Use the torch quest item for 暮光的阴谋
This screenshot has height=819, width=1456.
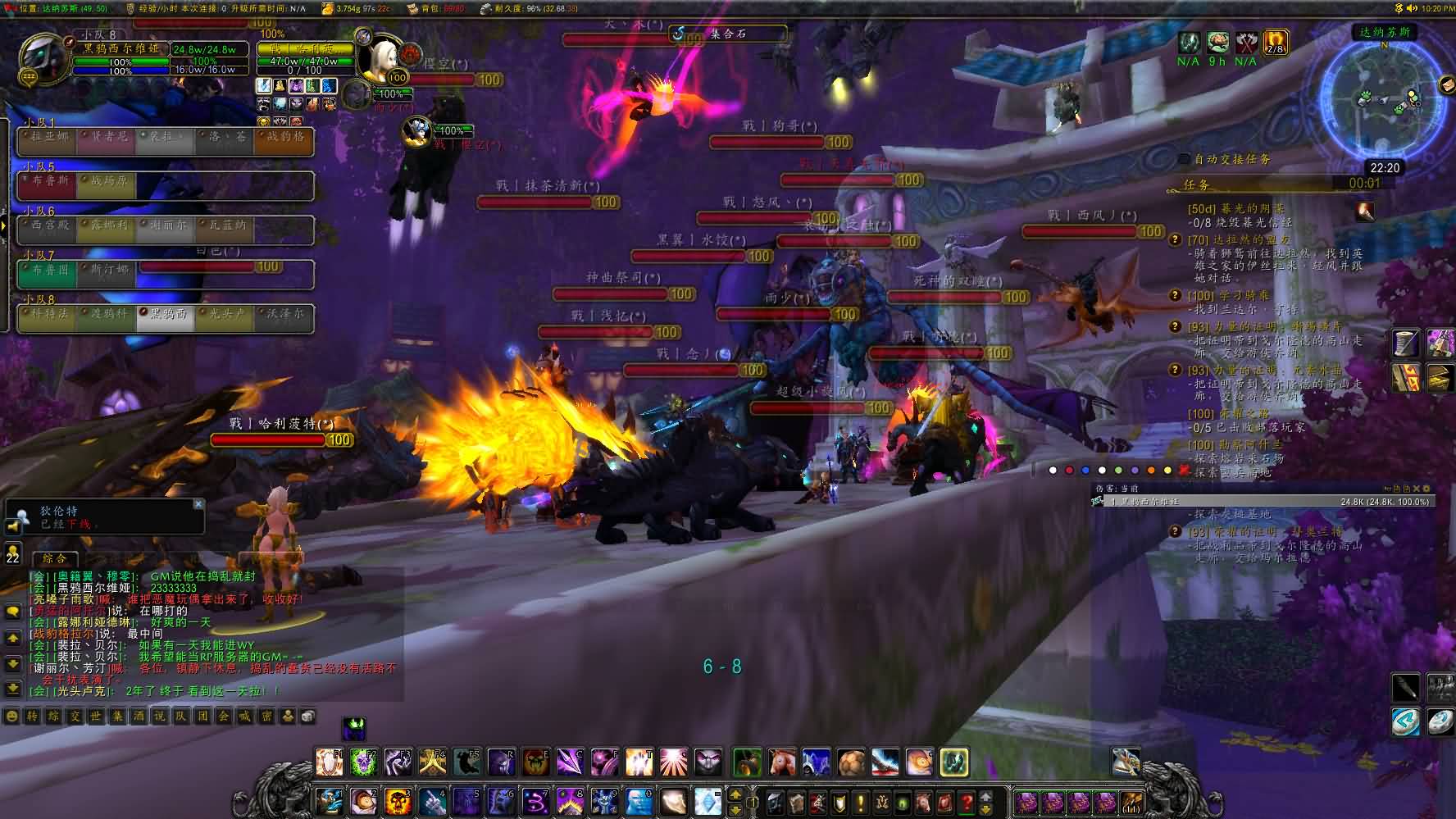[x=1365, y=211]
